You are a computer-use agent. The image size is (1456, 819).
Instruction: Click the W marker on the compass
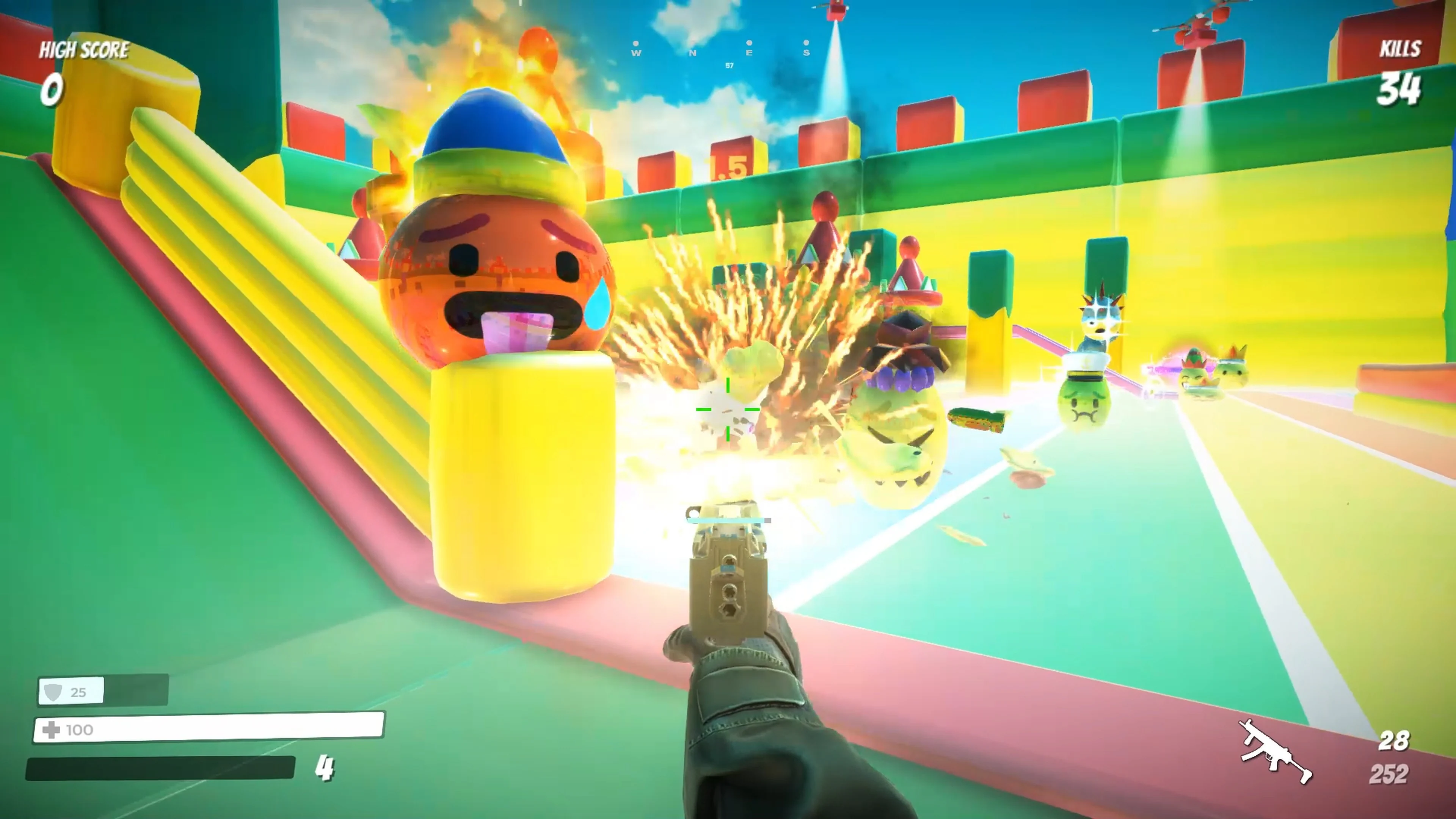tap(636, 53)
